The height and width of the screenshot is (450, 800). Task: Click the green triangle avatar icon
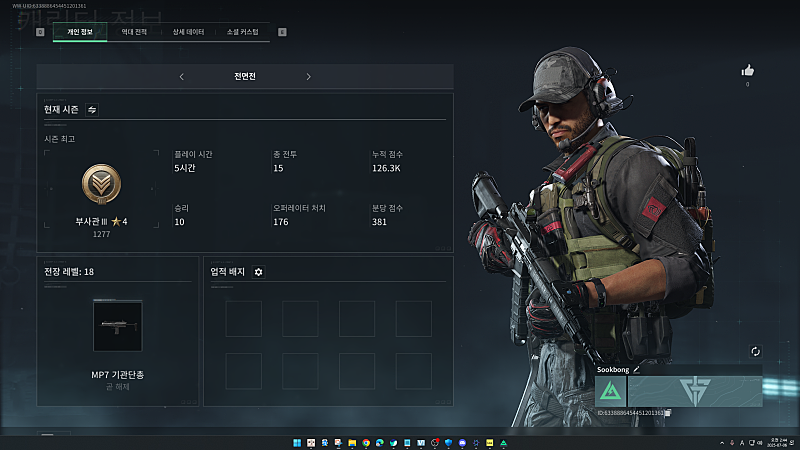[611, 391]
